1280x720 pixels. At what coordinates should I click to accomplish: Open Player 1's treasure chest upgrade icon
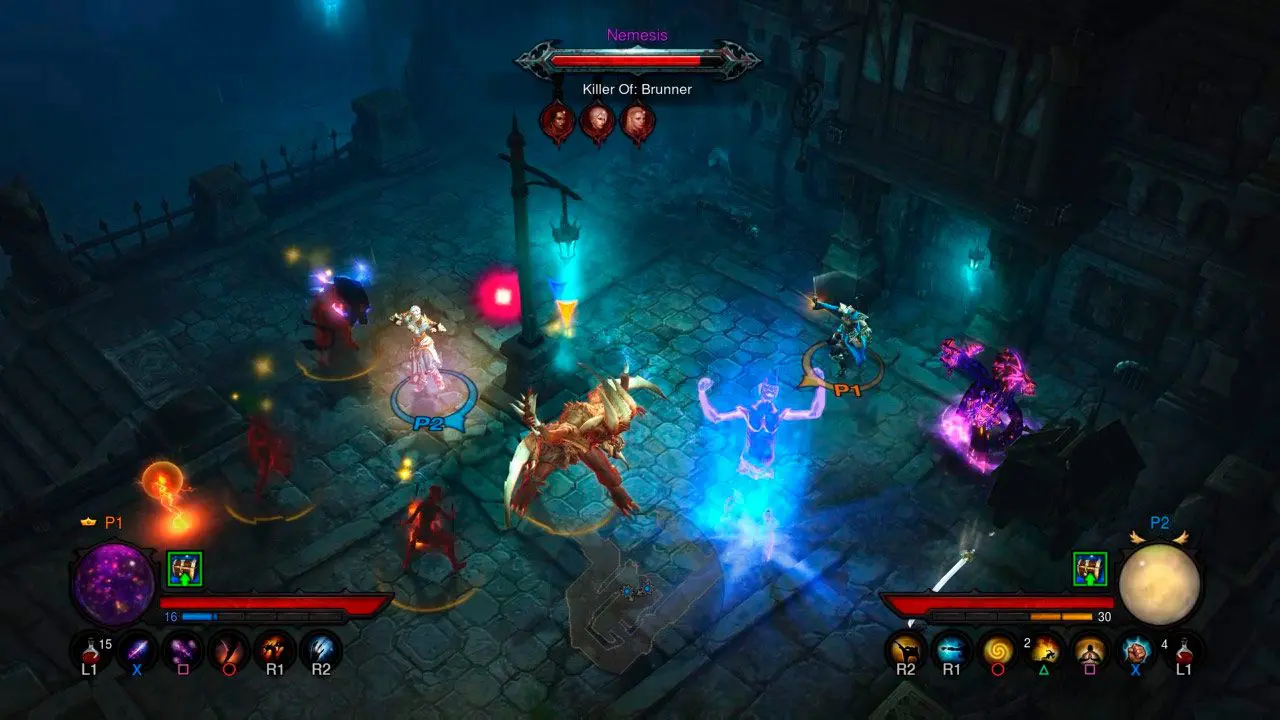point(184,569)
